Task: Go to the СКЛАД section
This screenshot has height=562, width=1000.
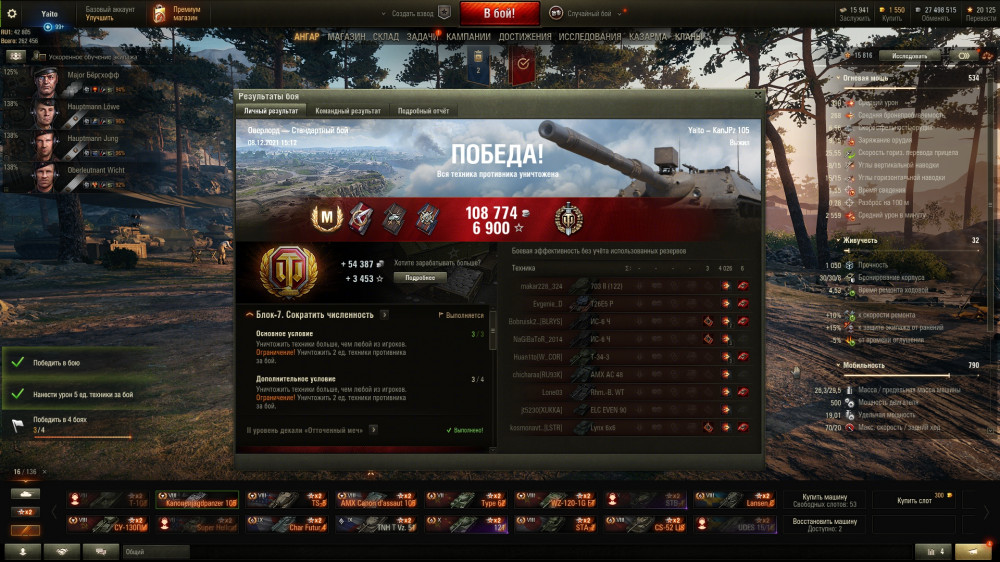Action: pyautogui.click(x=385, y=37)
